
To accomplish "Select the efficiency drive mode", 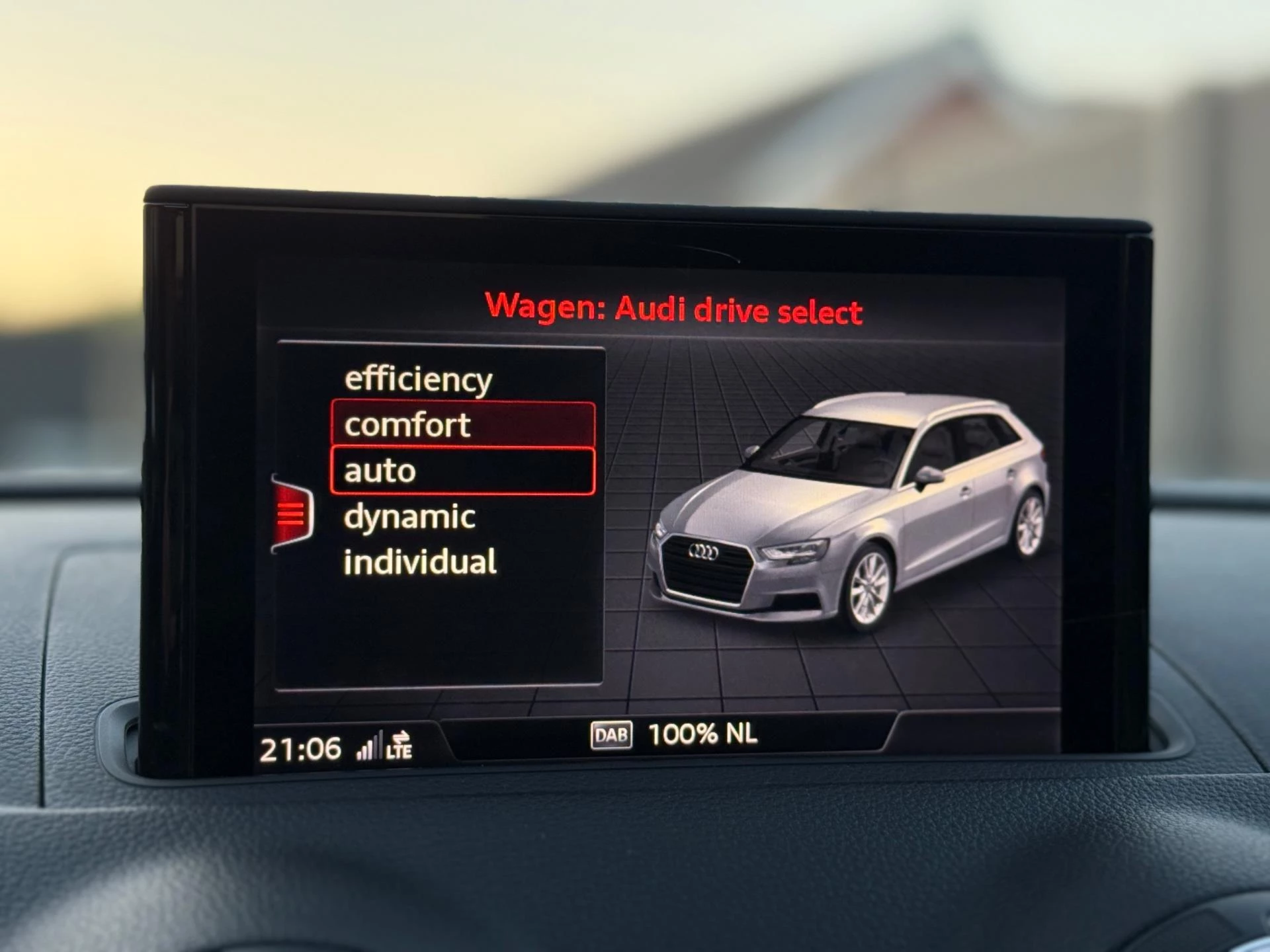I will (x=418, y=379).
